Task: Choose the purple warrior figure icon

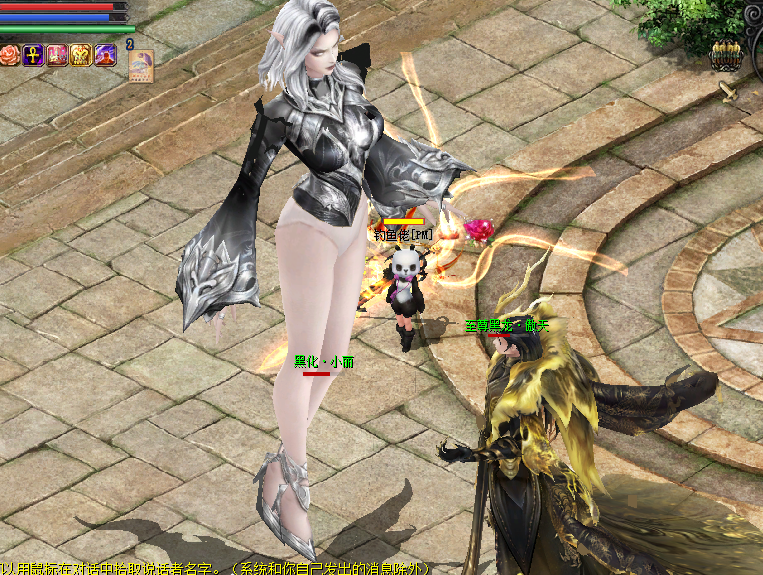Action: pos(106,55)
